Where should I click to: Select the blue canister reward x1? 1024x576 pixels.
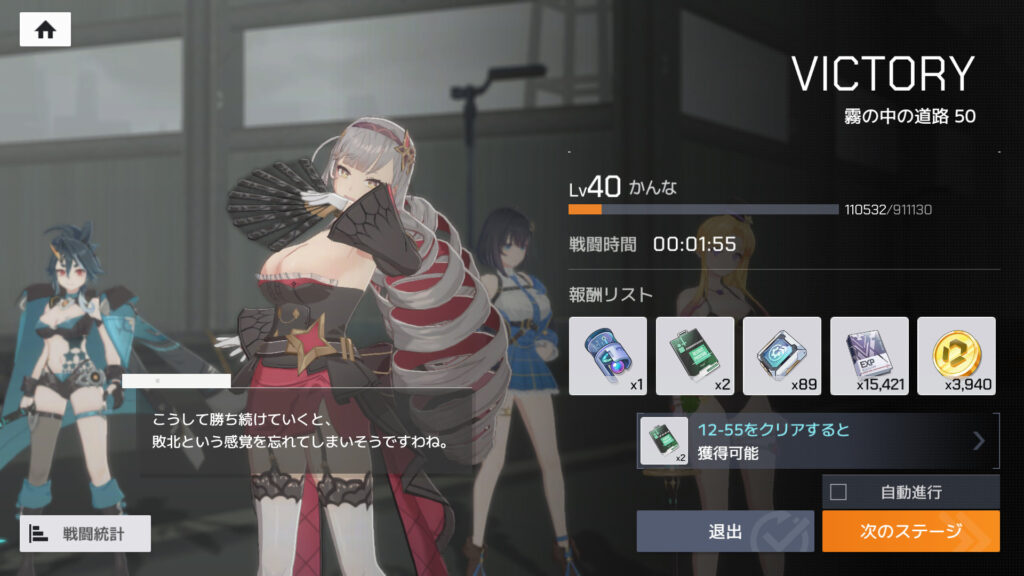pyautogui.click(x=608, y=356)
